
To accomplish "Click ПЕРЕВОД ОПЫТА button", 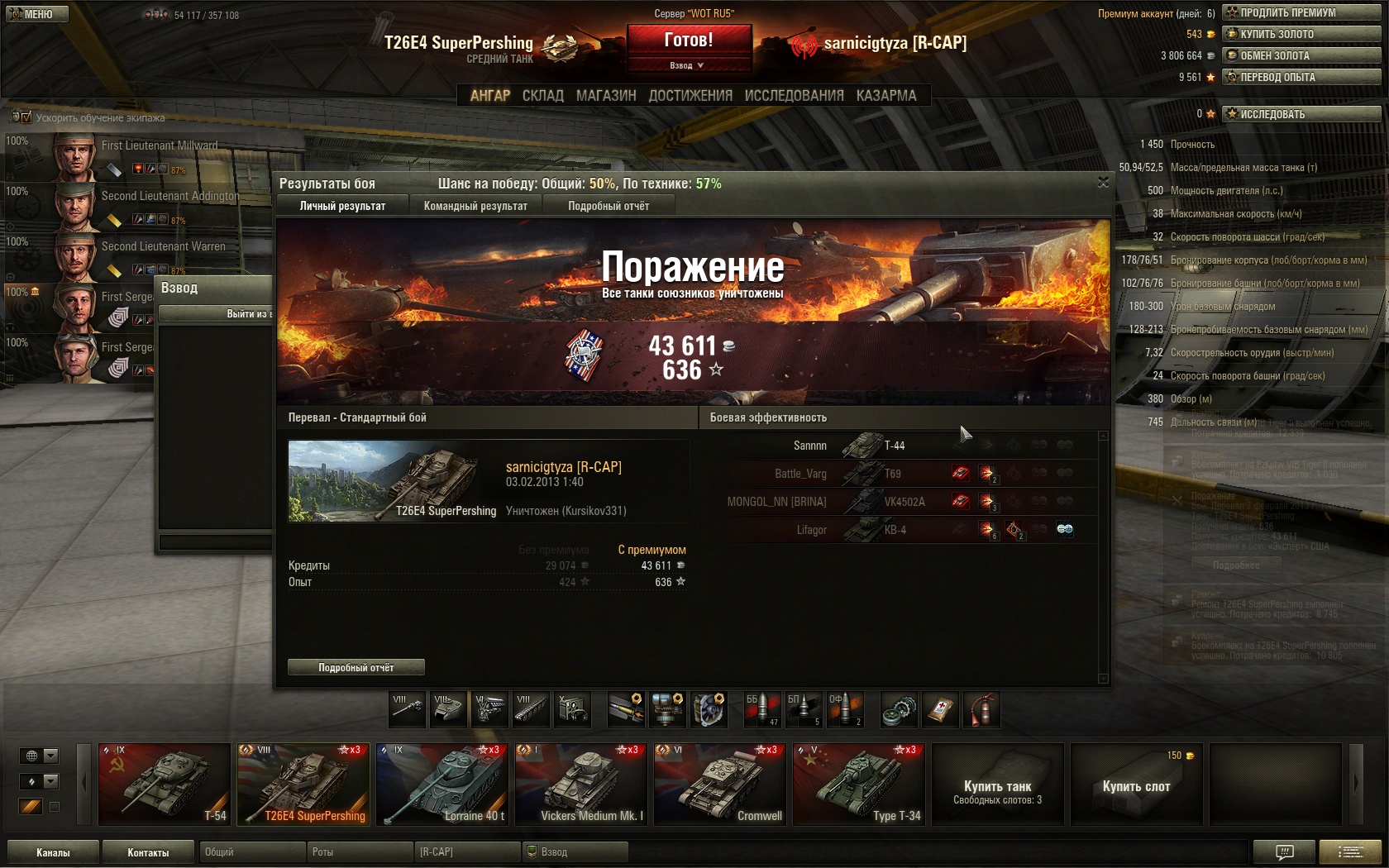I will coord(1301,77).
